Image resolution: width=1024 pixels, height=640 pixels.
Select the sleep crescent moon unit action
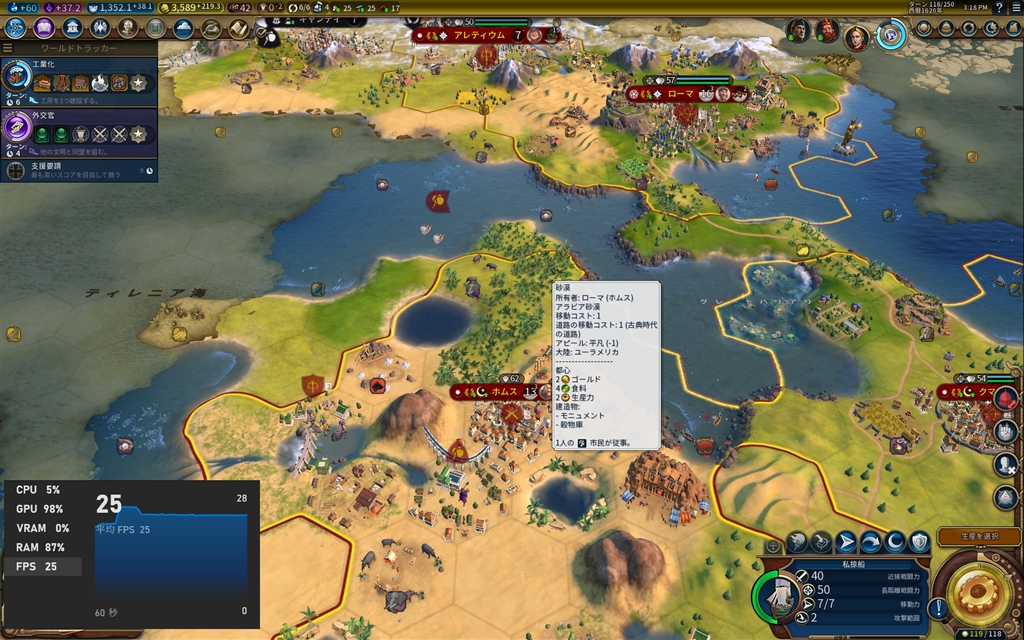[895, 542]
